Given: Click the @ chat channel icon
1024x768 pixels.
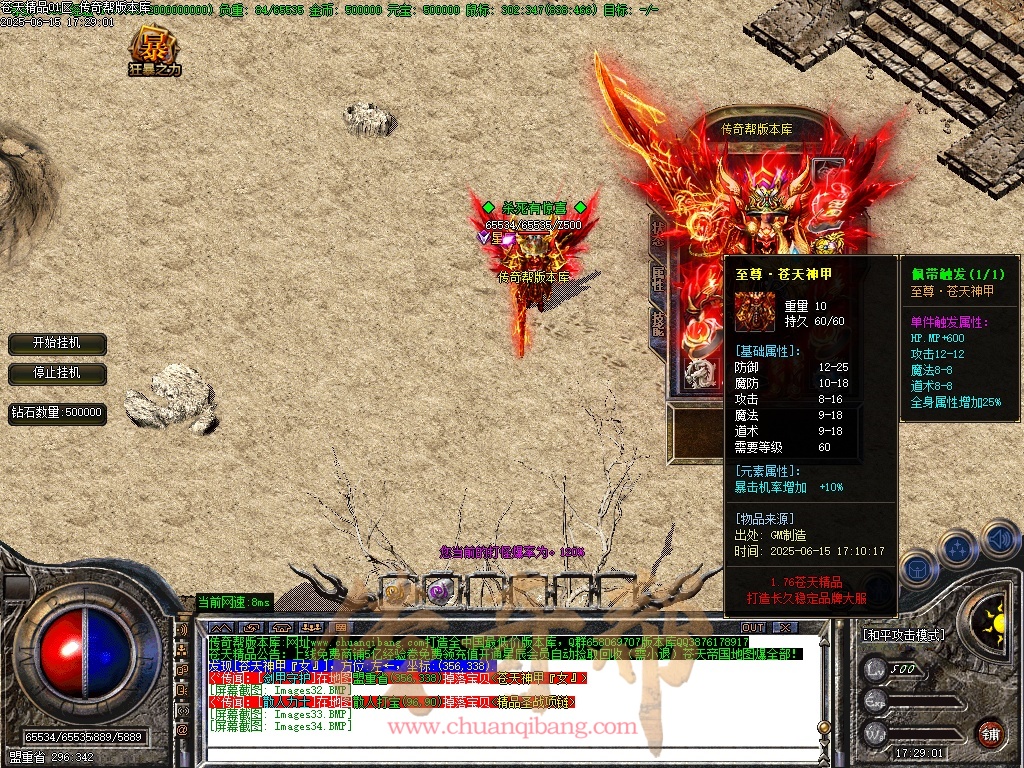Looking at the screenshot, I should click(x=182, y=731).
